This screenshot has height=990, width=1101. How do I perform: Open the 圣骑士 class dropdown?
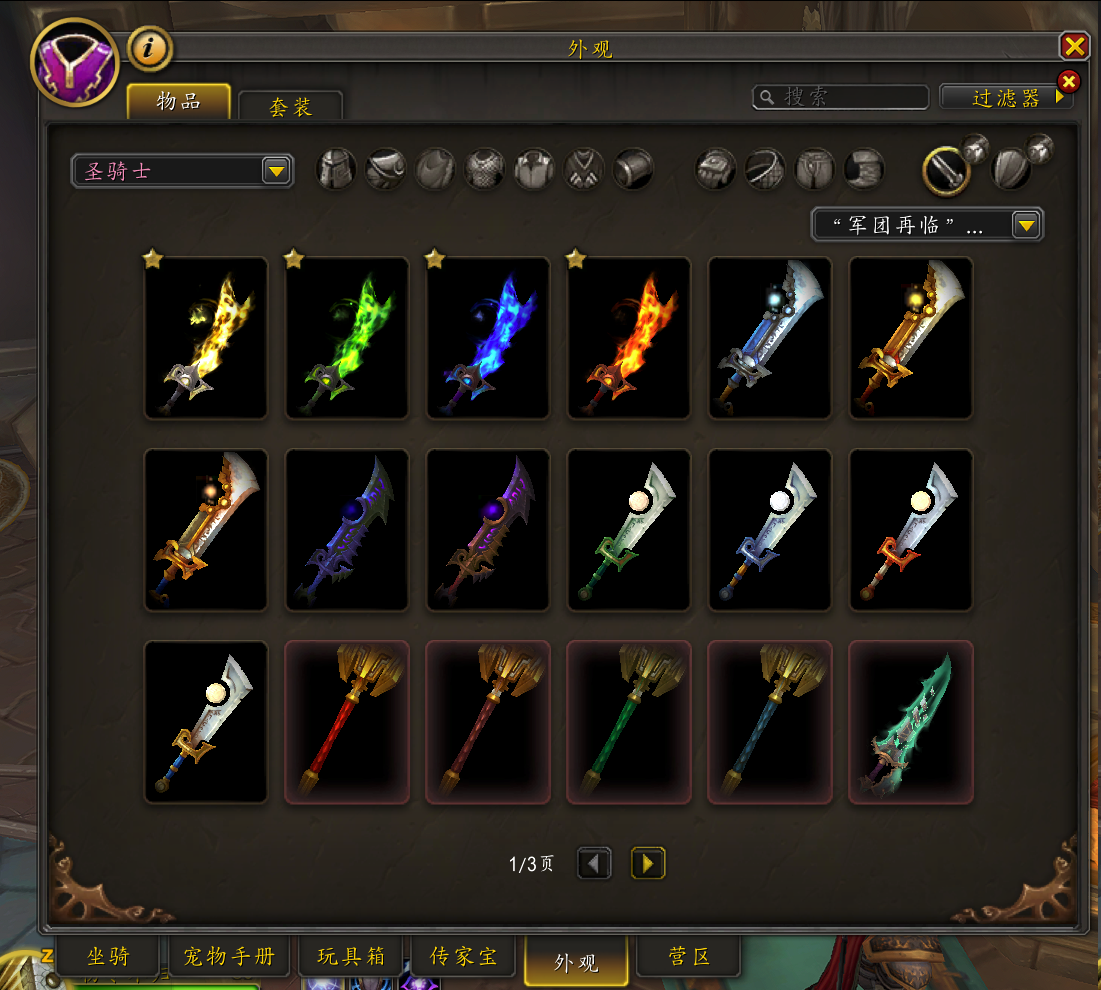[183, 171]
